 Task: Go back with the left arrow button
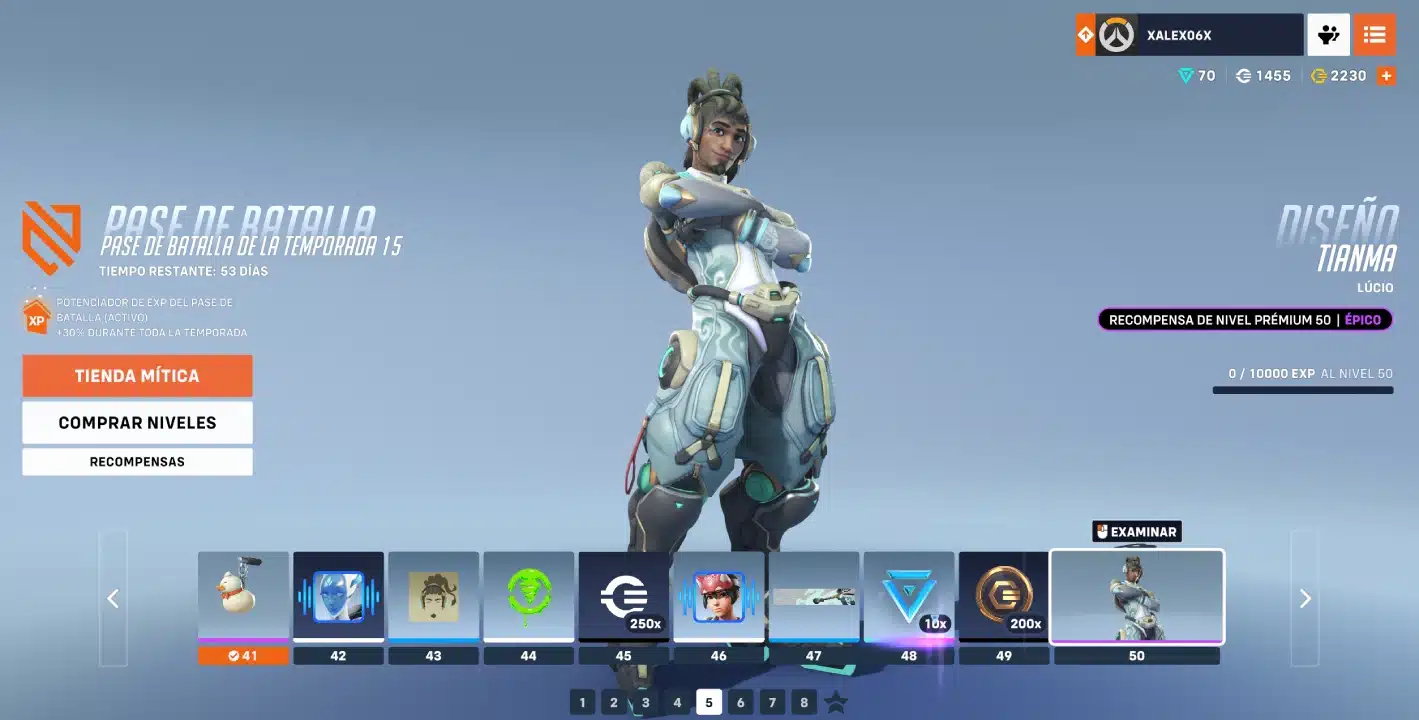tap(113, 598)
